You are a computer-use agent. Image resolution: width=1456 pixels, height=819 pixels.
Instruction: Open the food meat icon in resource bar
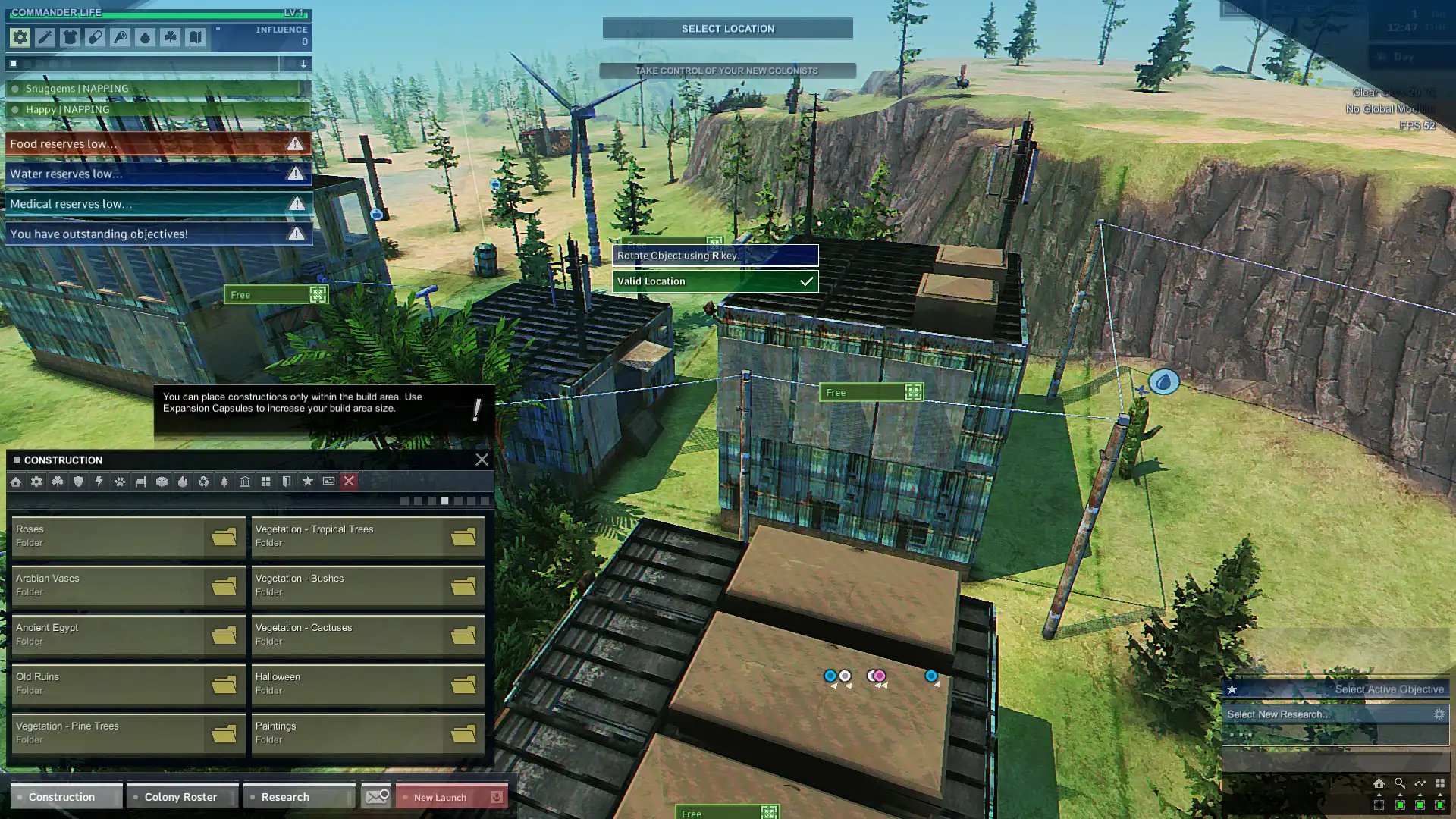pos(120,36)
